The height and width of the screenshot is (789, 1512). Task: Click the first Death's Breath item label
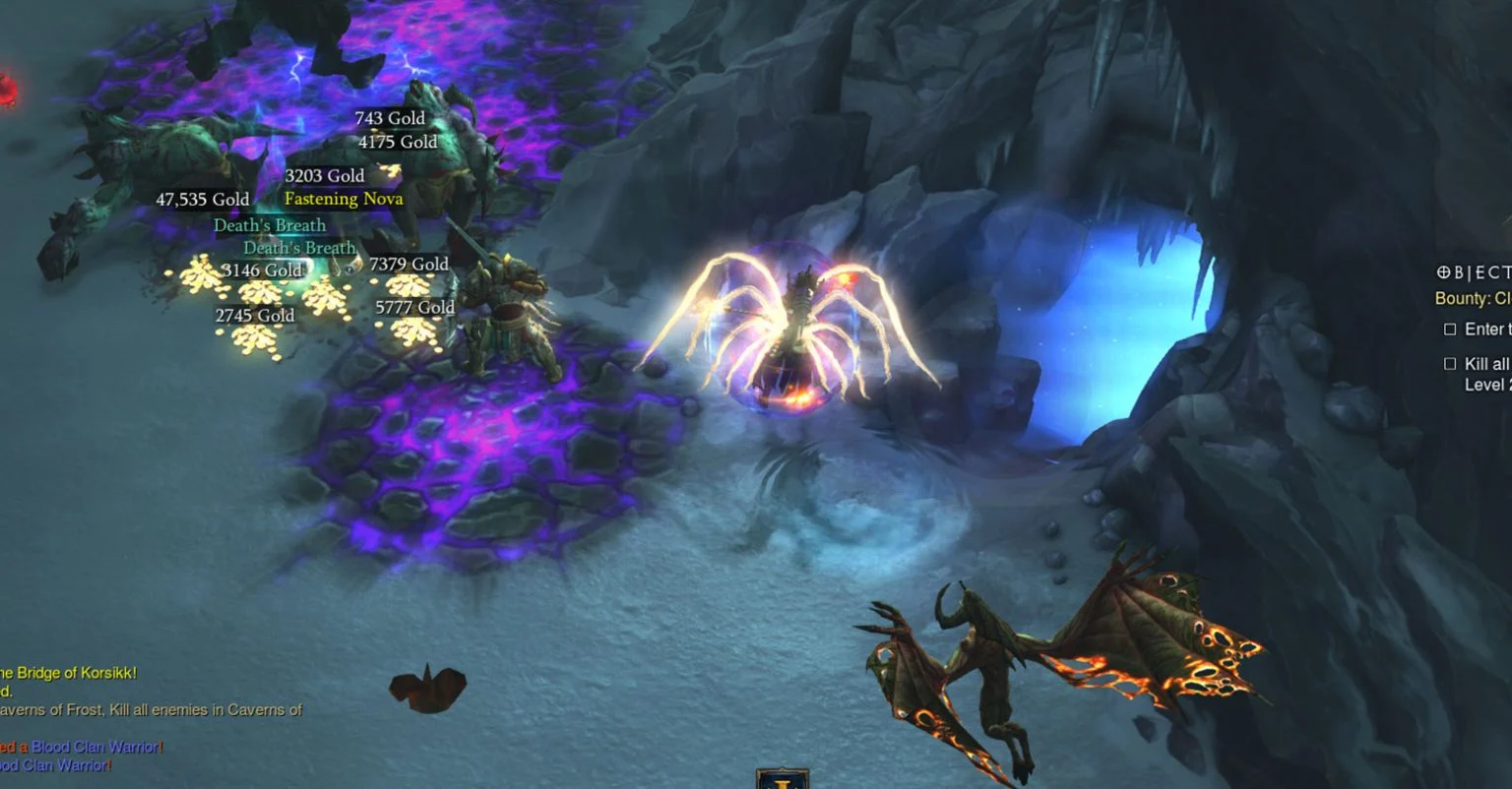click(x=269, y=224)
